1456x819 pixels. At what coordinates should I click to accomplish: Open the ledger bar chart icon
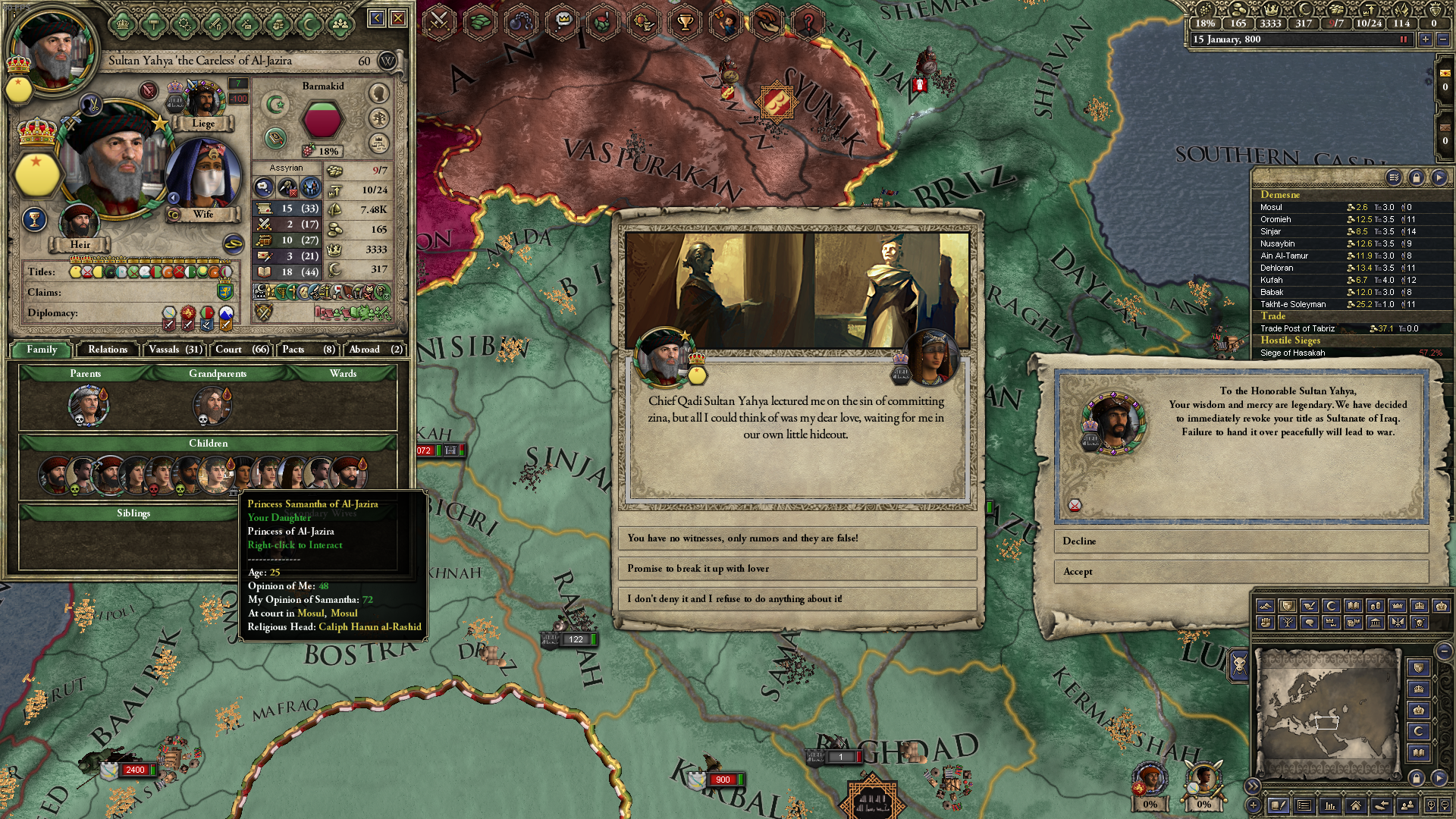coord(1330,805)
